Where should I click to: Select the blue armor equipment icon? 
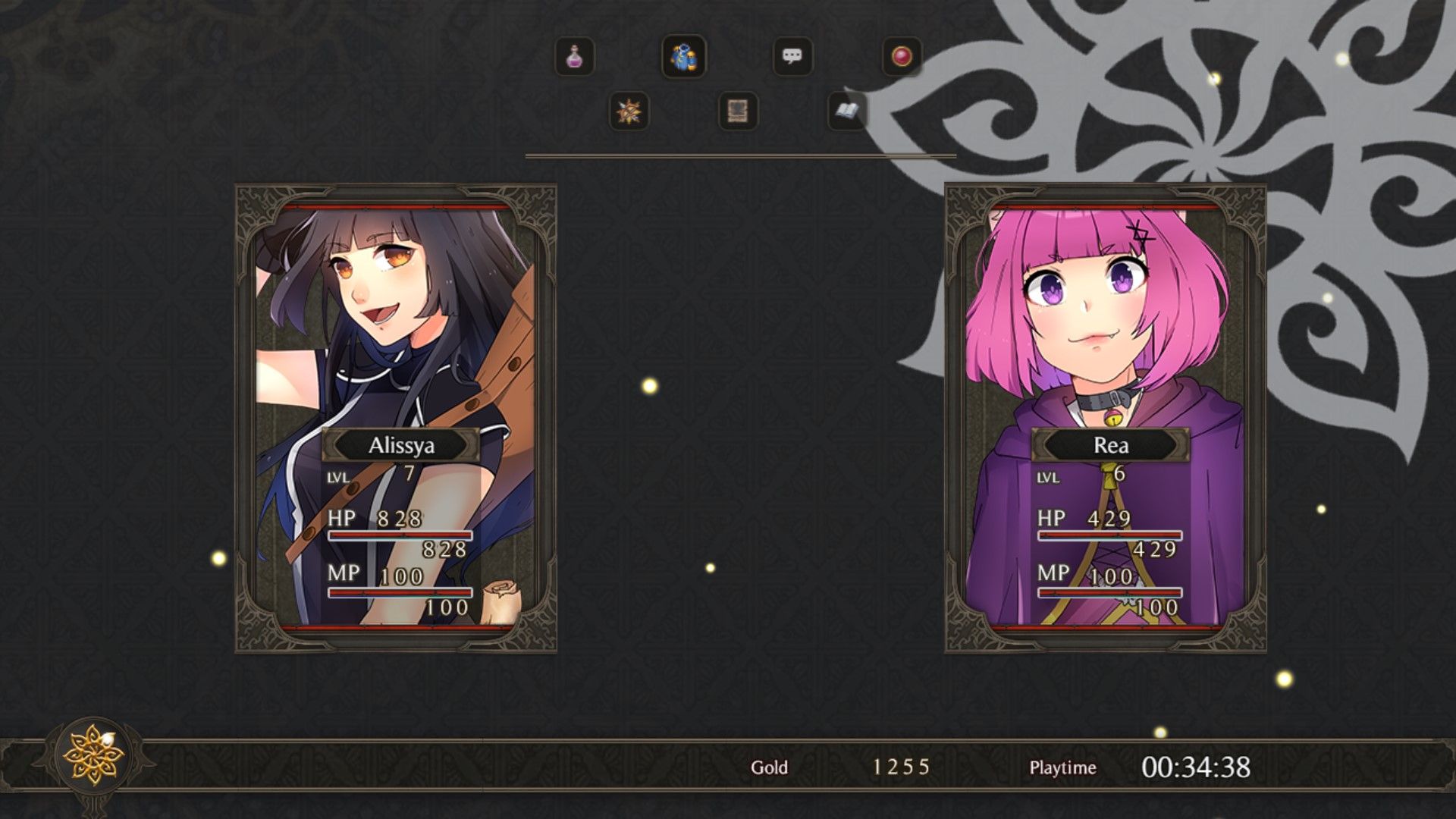point(684,57)
